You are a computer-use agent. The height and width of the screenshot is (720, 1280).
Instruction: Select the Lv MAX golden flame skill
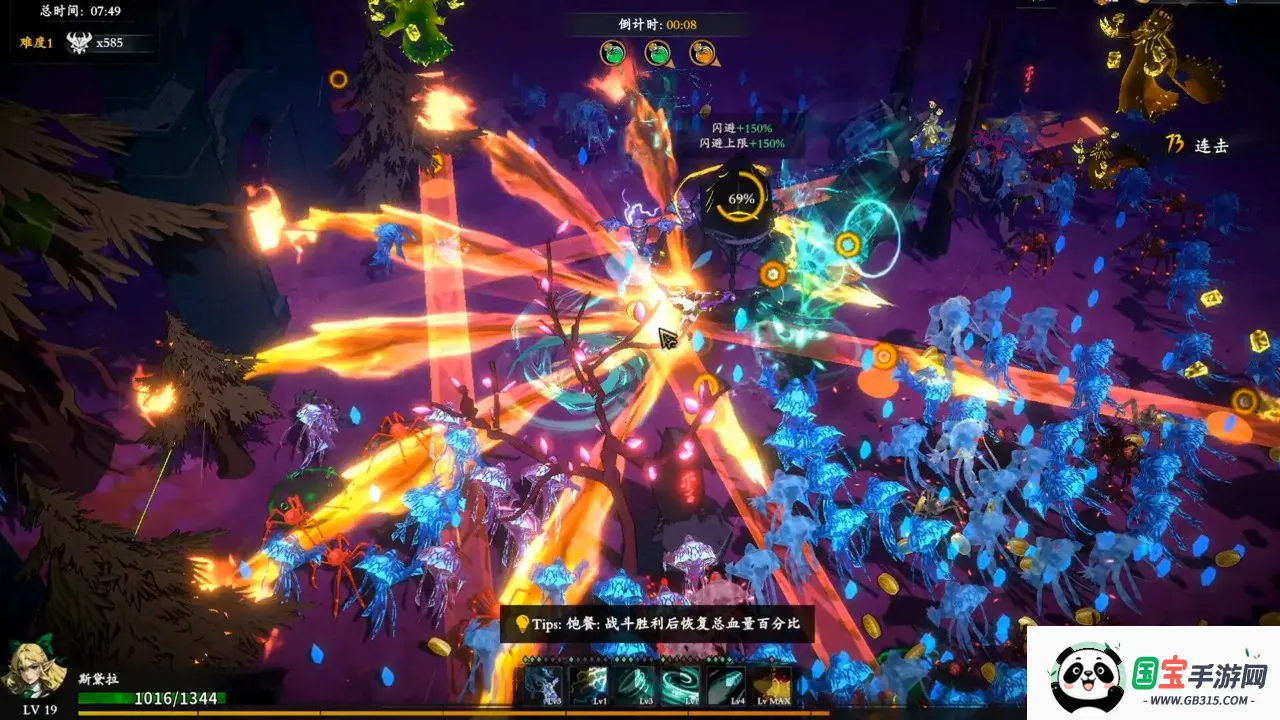(771, 686)
